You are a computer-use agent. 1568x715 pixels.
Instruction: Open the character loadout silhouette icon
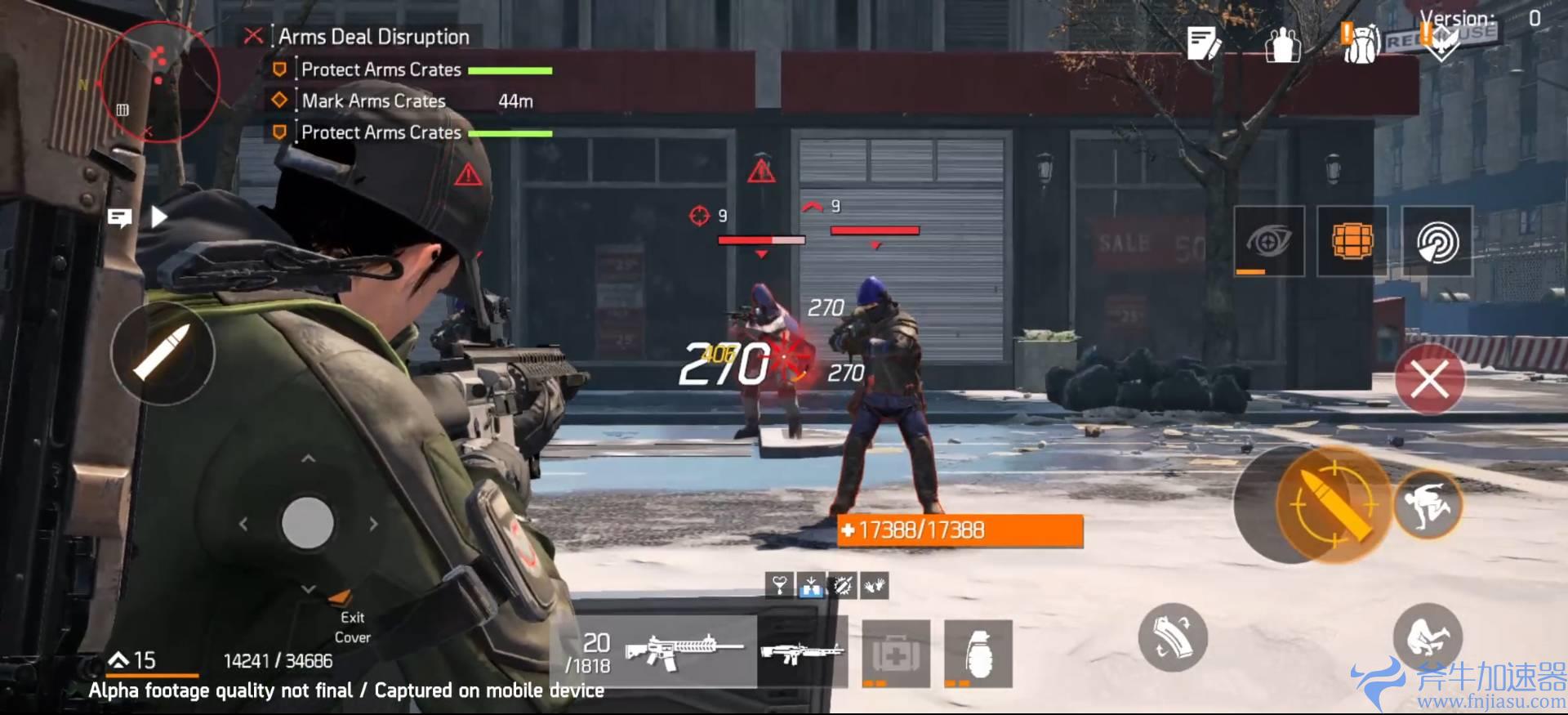tap(1282, 45)
